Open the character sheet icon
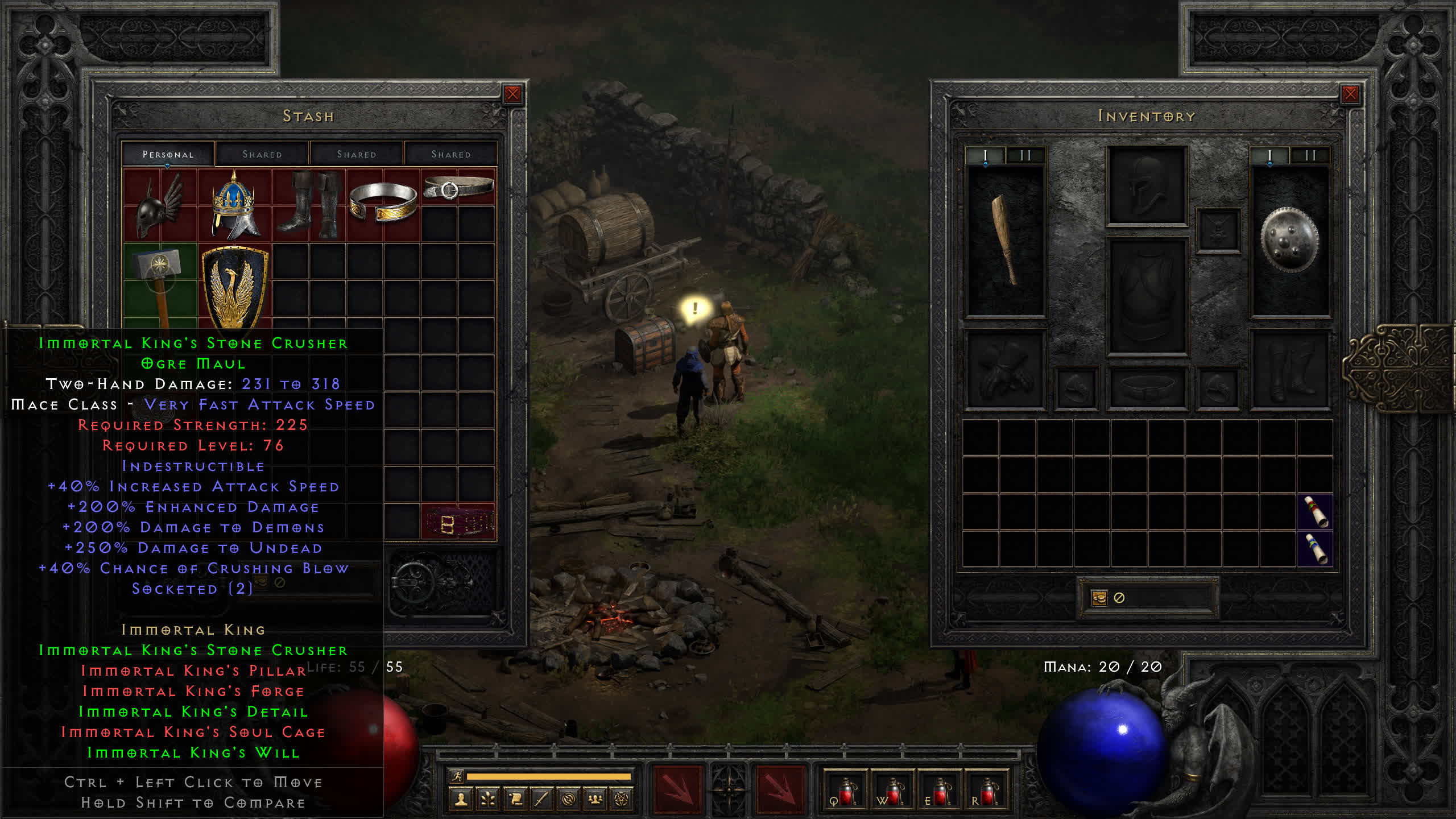The height and width of the screenshot is (819, 1456). coord(461,800)
